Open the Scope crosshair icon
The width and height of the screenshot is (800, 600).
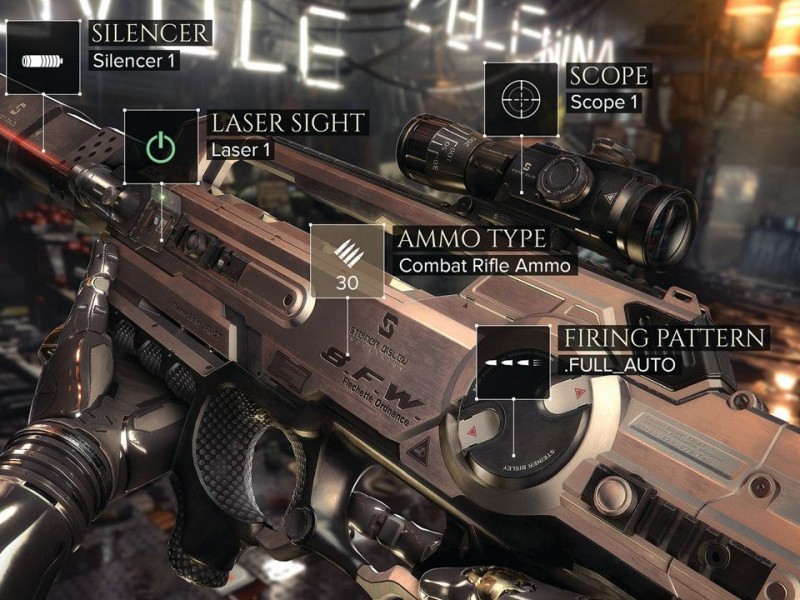(x=520, y=98)
